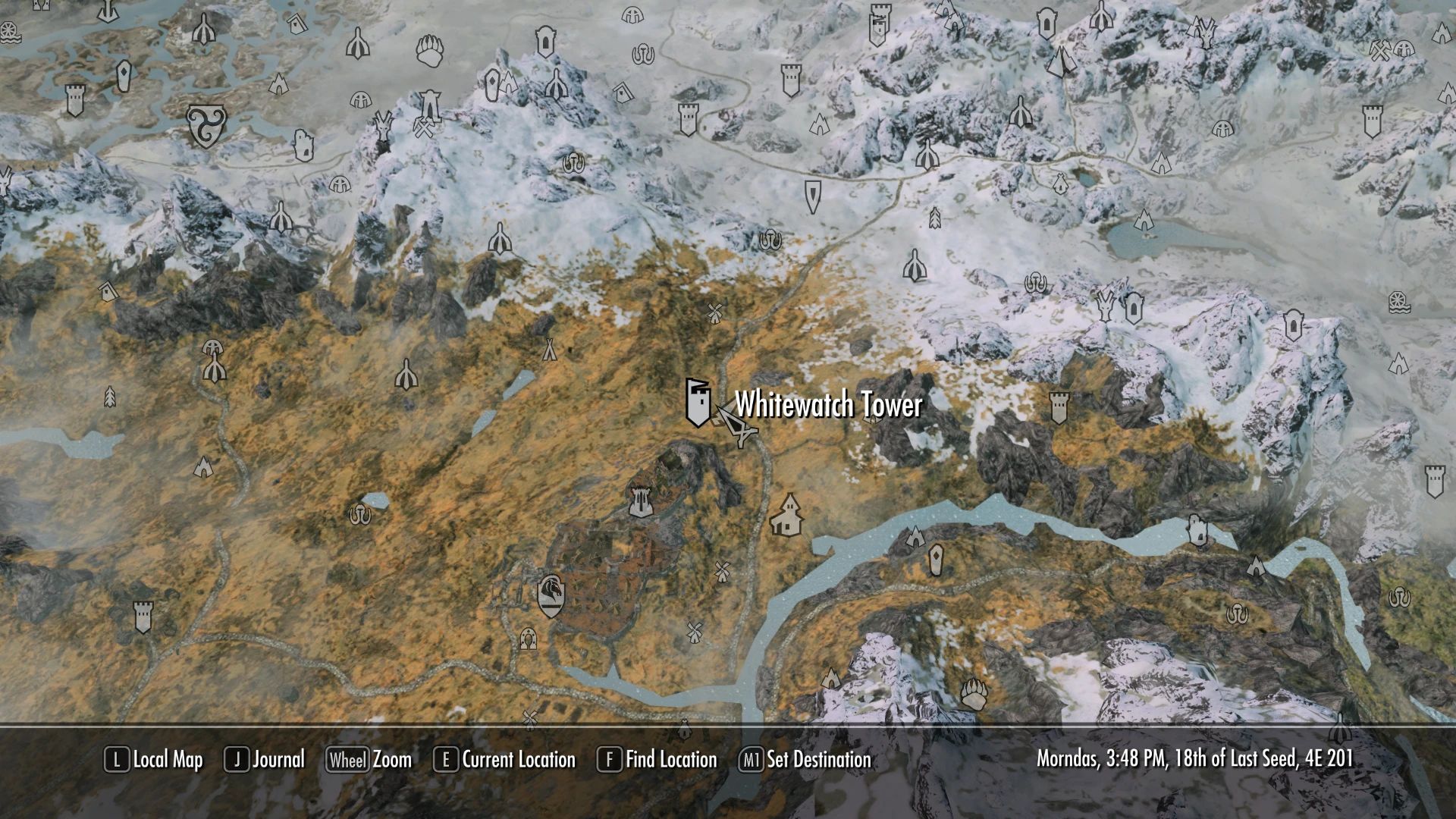1456x819 pixels.
Task: Choose the Set Destination option
Action: click(805, 760)
